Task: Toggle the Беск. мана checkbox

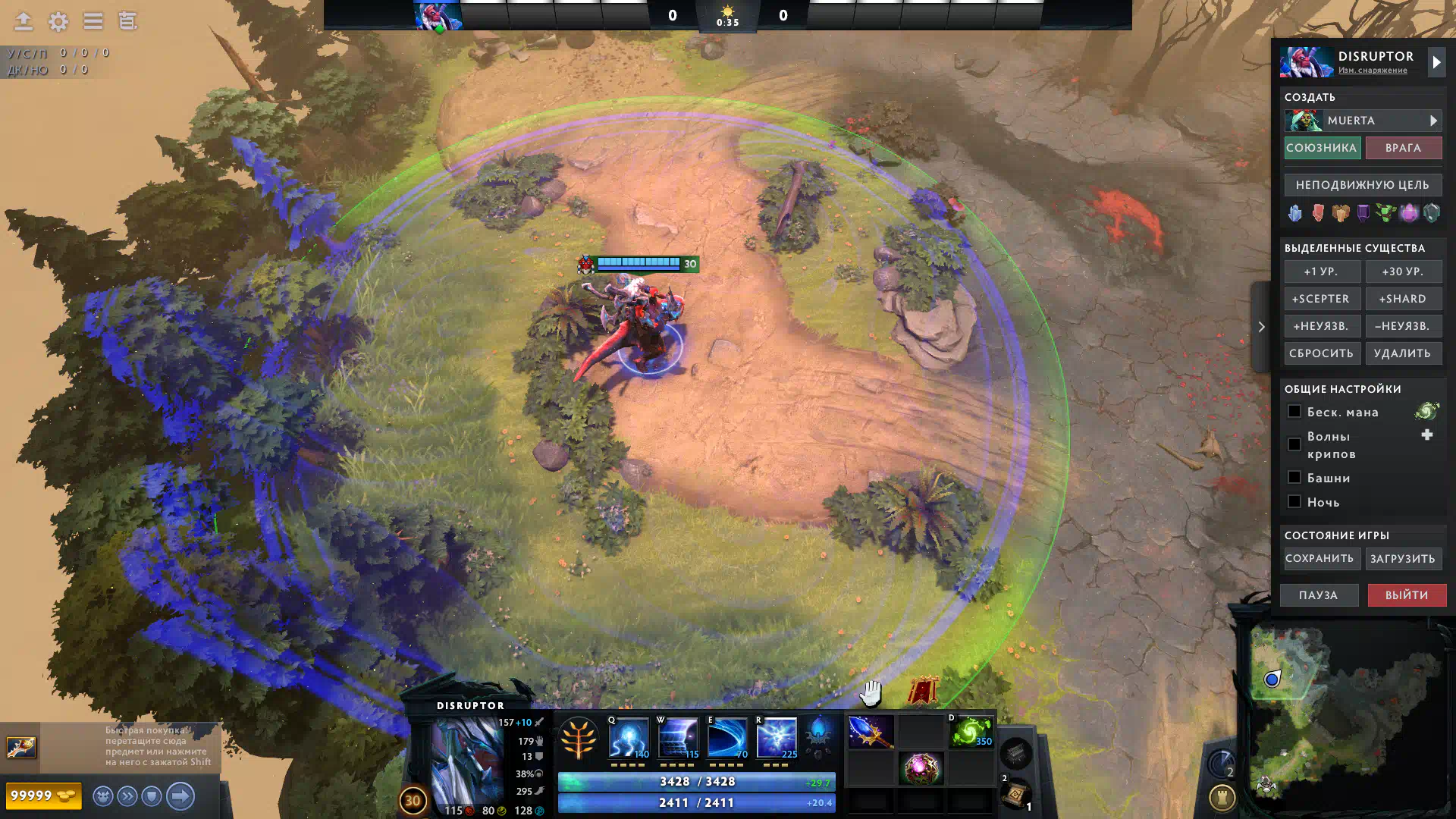Action: [1294, 412]
